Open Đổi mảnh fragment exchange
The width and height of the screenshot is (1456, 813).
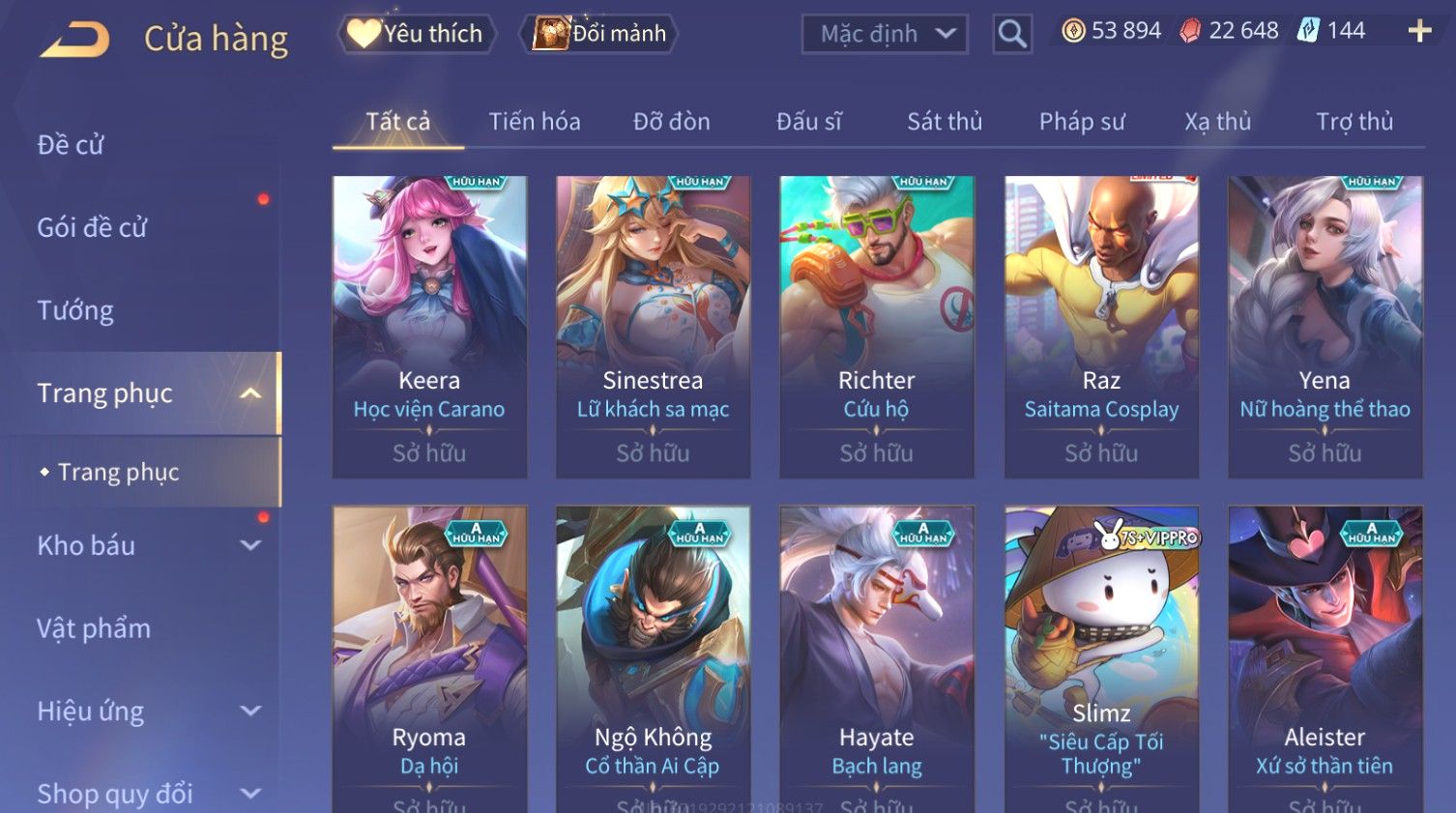[601, 34]
